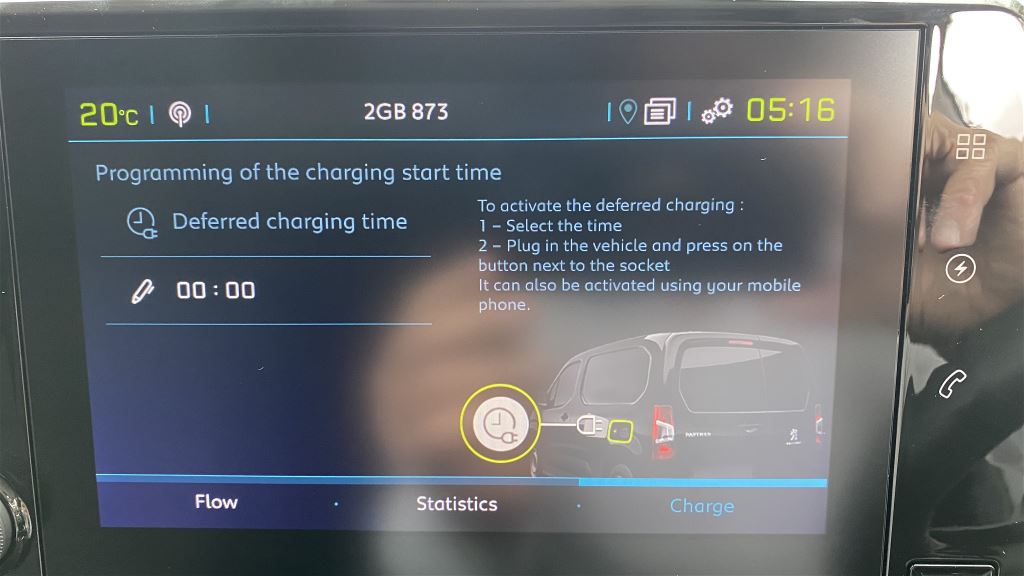Activate the yellow deferred charging clock icon
1024x576 pixels.
499,424
